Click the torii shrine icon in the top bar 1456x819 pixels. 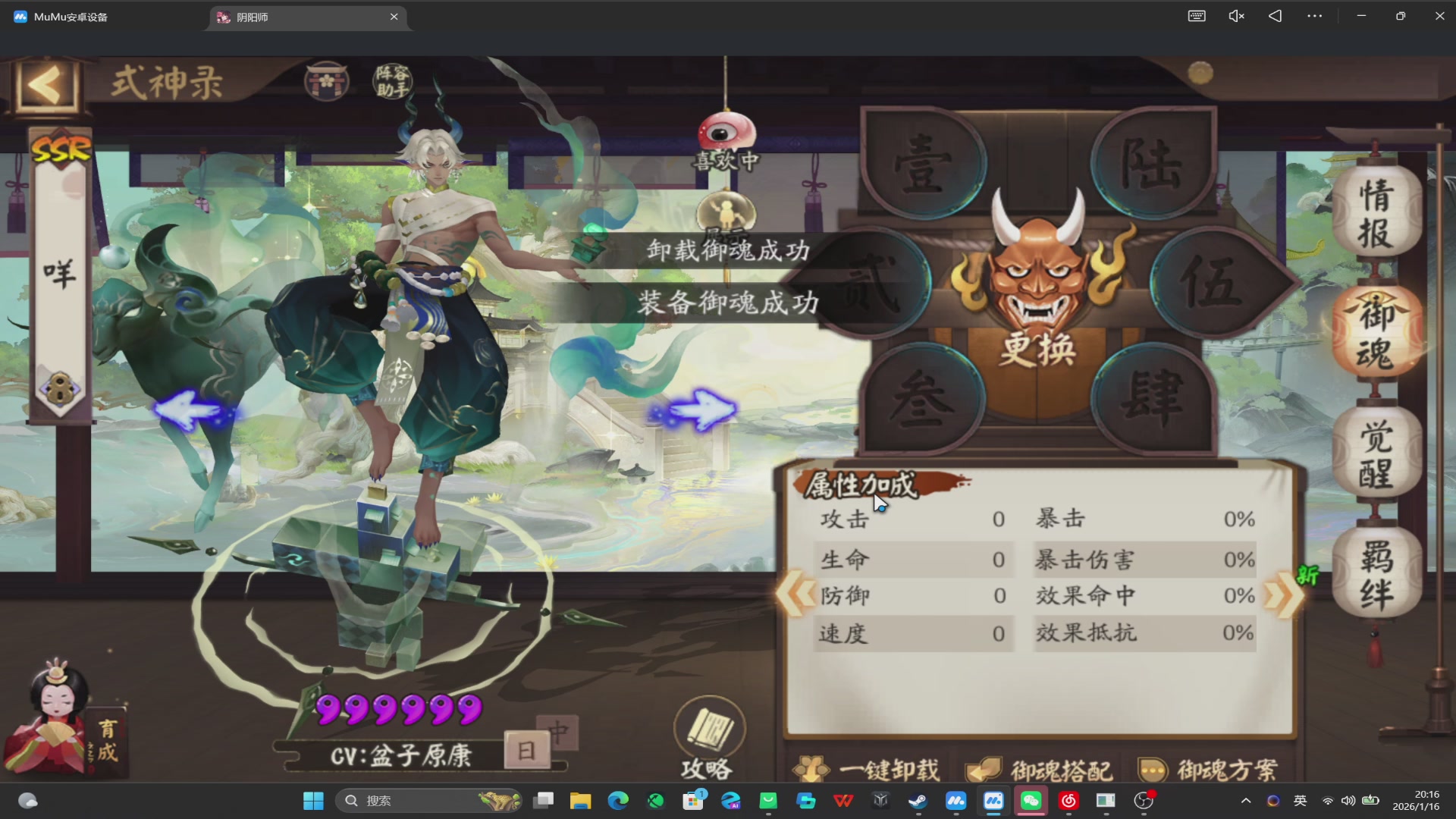326,80
